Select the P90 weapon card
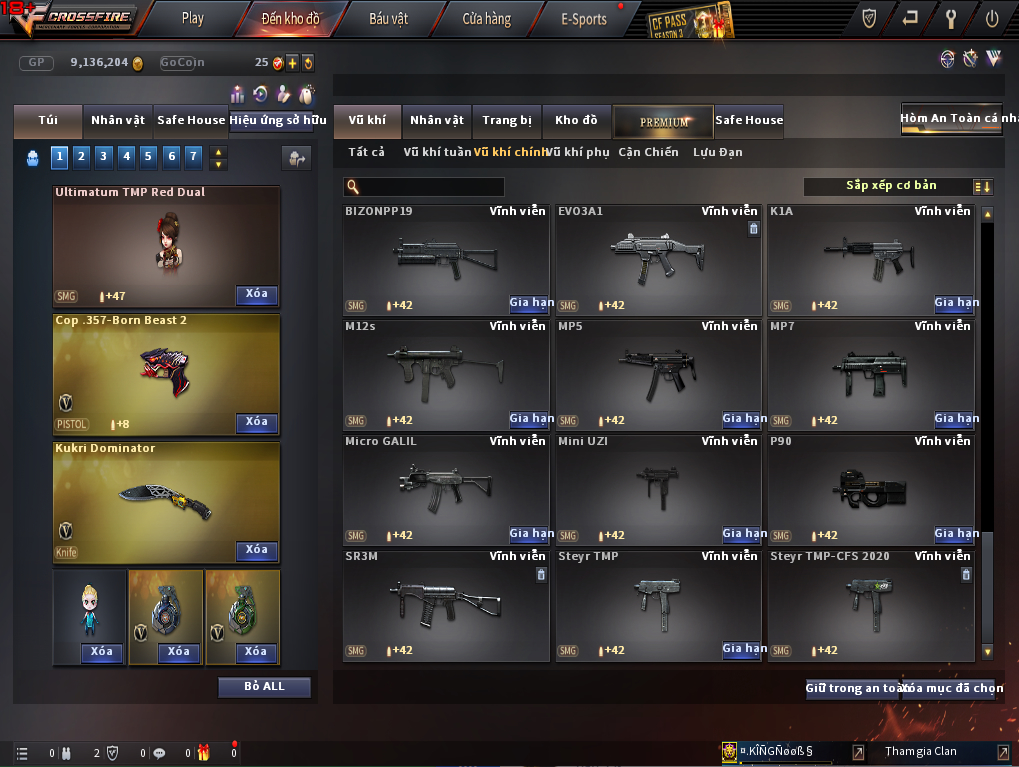The image size is (1019, 767). point(871,489)
